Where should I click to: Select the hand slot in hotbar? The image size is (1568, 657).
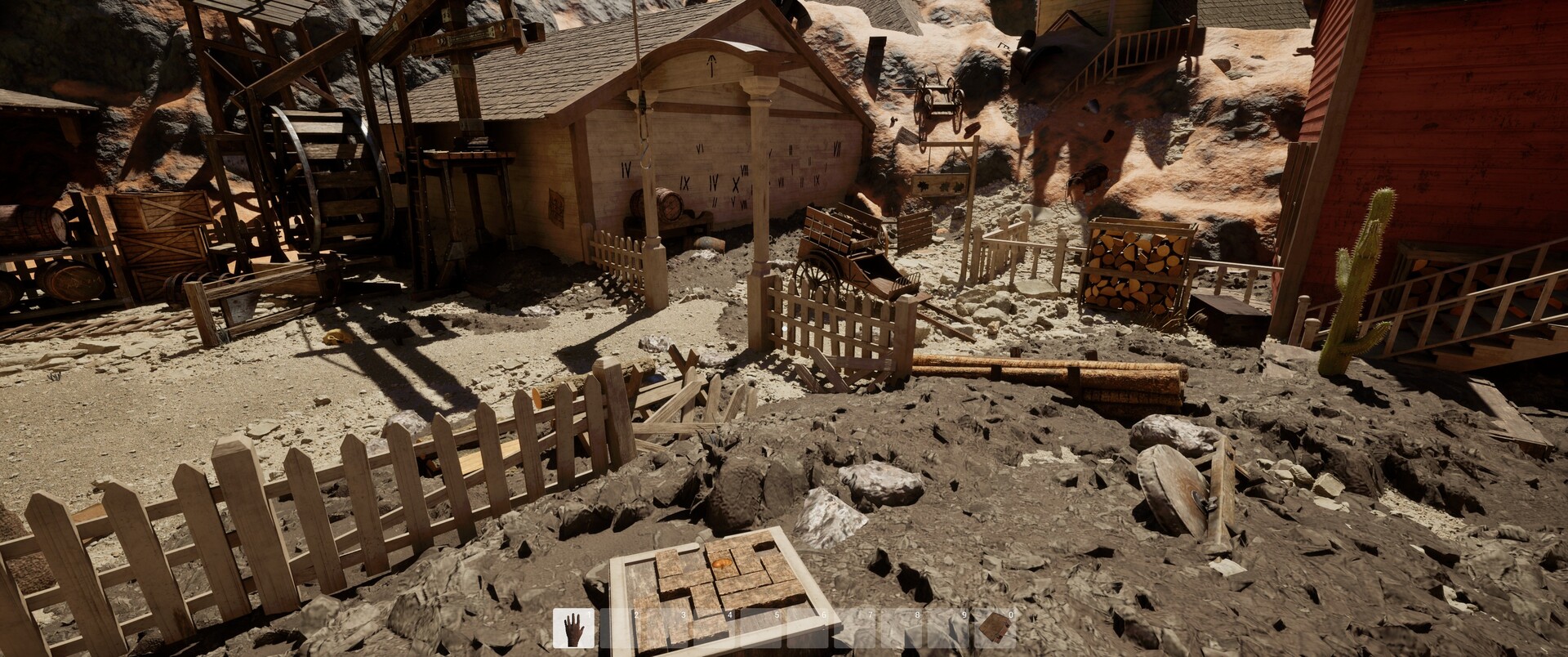(574, 629)
